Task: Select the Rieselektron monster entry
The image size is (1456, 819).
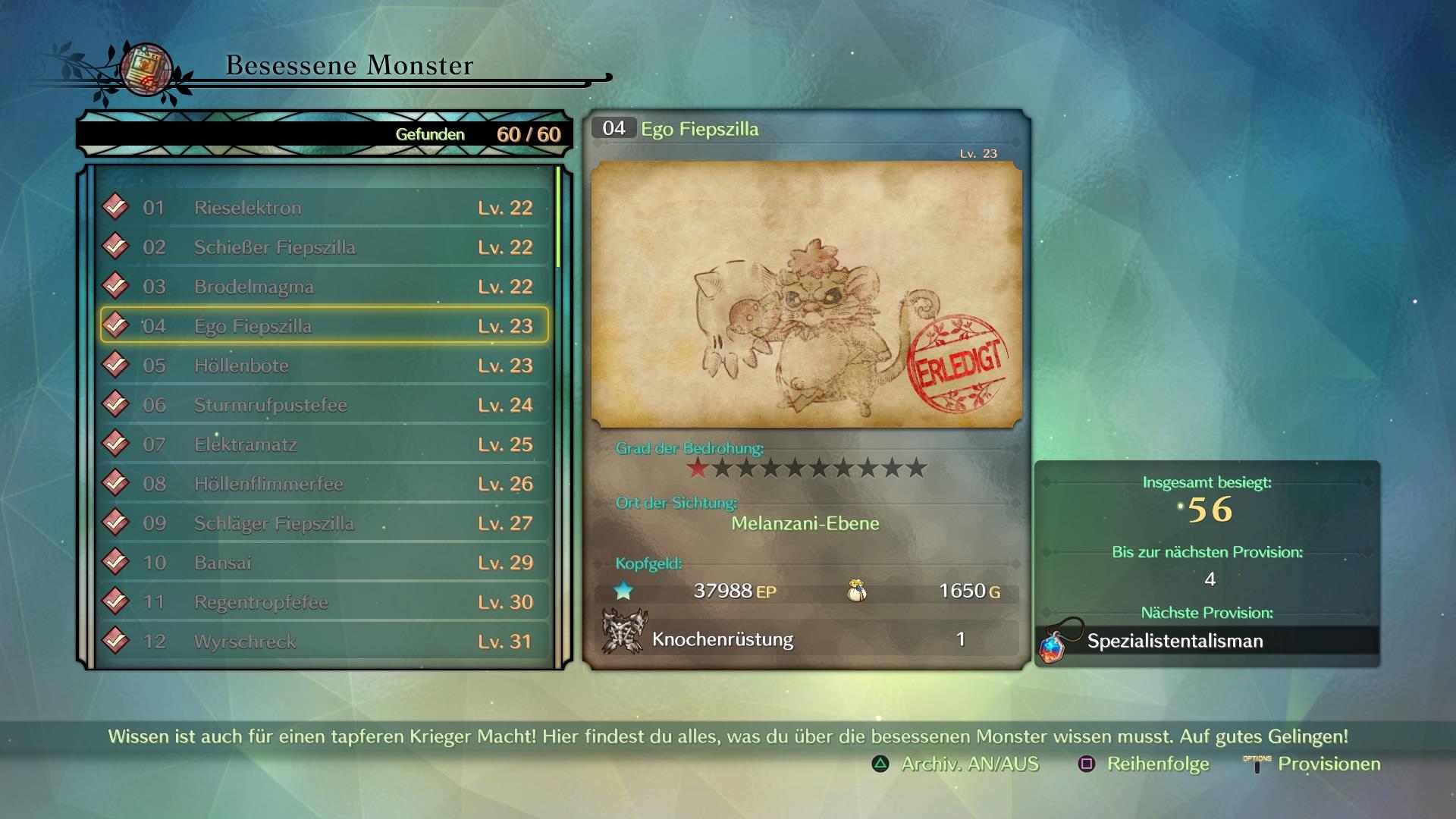Action: 324,208
